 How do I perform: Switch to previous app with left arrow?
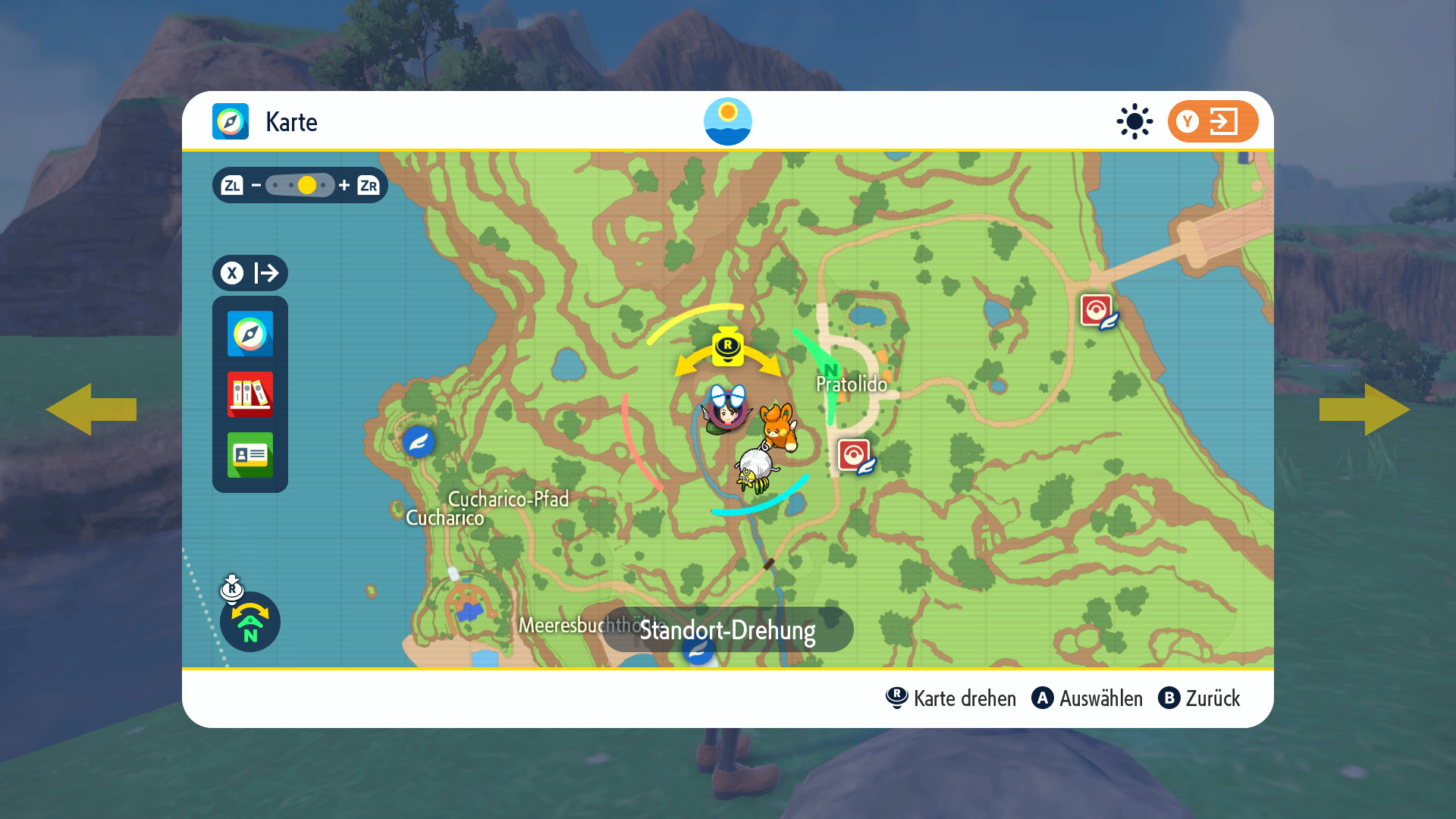click(91, 409)
